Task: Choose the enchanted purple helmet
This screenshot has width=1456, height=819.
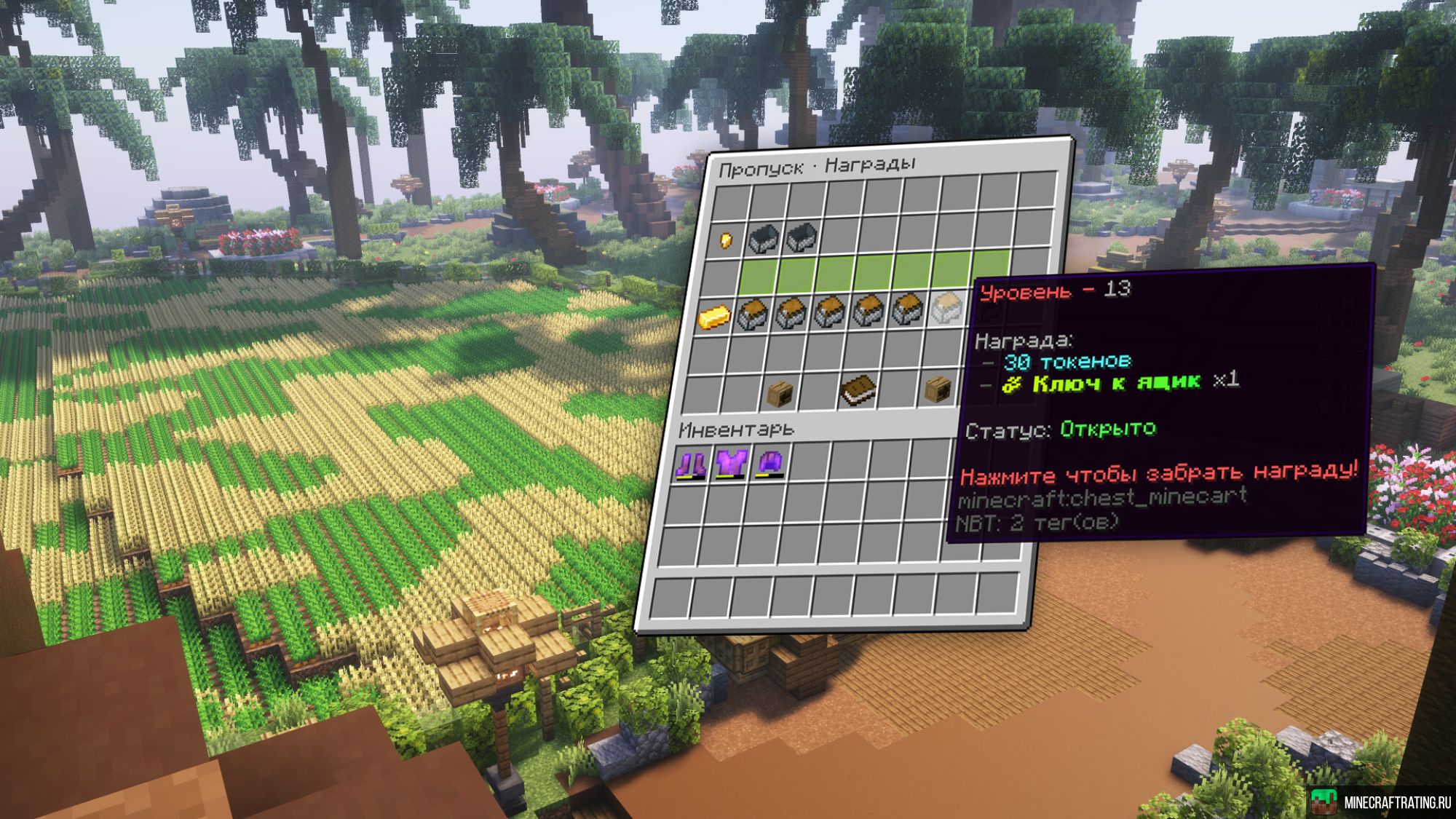Action: coord(770,463)
